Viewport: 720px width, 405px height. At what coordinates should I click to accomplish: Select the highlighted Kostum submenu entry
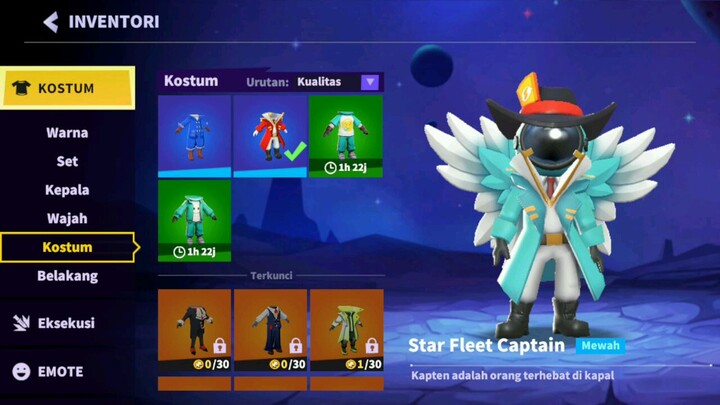click(67, 247)
